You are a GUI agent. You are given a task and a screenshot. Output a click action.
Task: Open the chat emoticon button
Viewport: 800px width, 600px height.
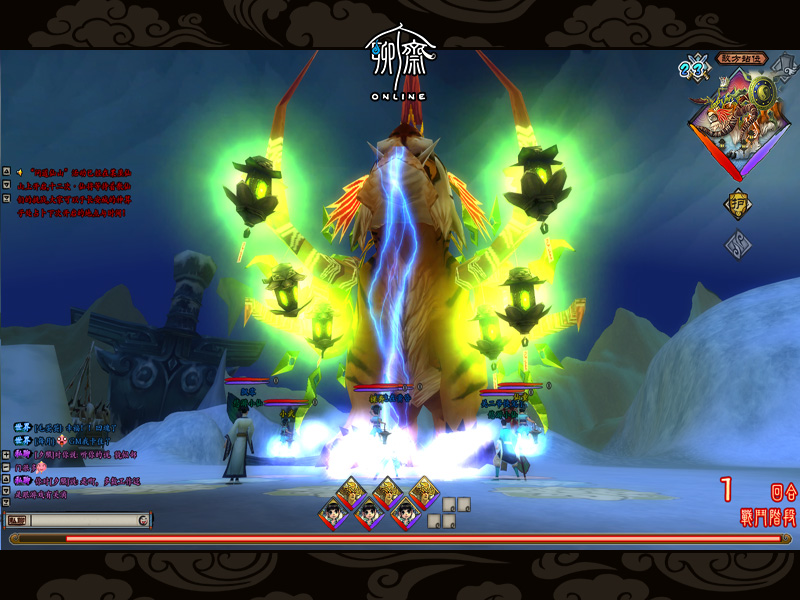click(x=144, y=520)
